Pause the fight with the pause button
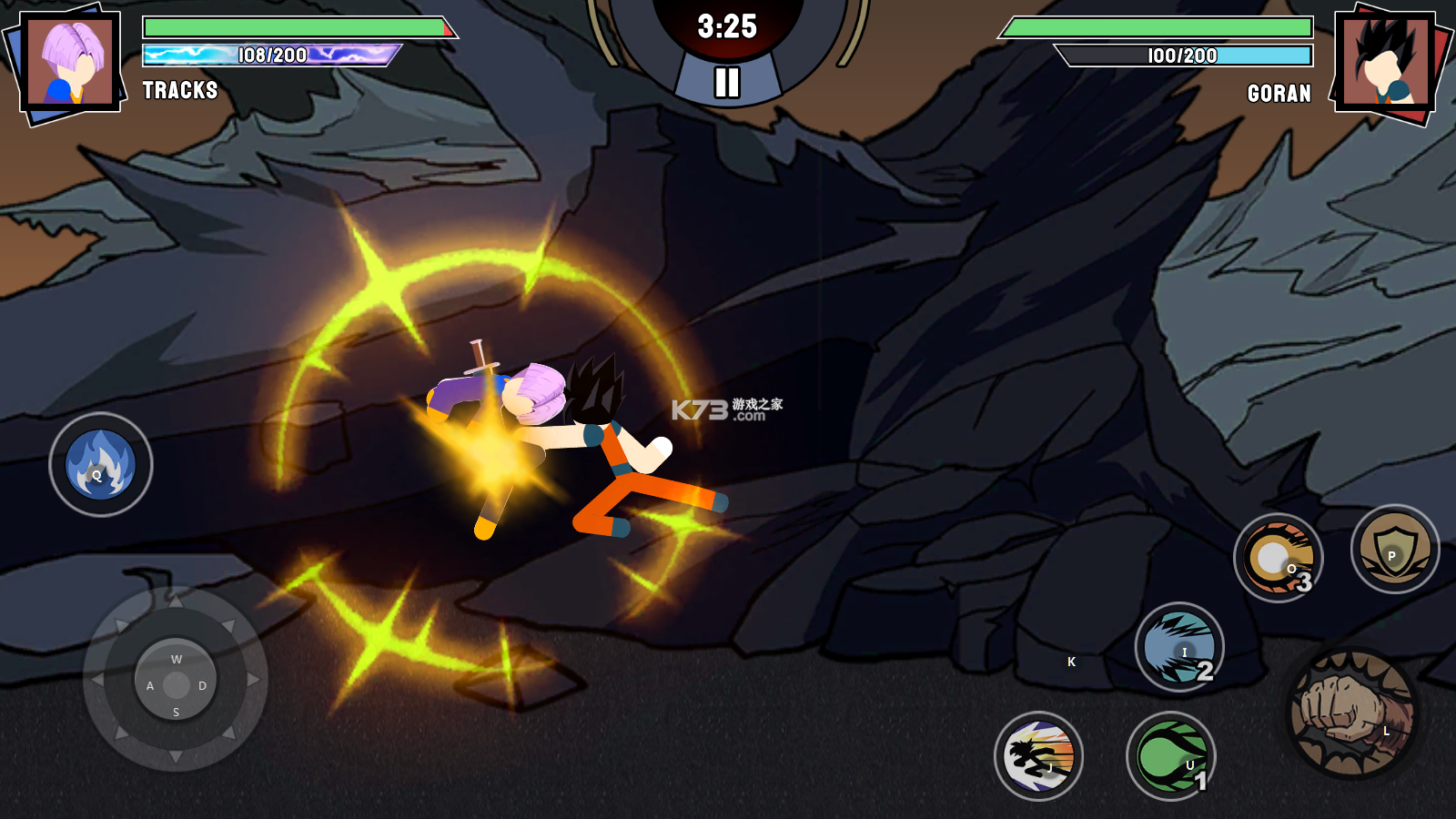Viewport: 1456px width, 819px height. [x=726, y=82]
